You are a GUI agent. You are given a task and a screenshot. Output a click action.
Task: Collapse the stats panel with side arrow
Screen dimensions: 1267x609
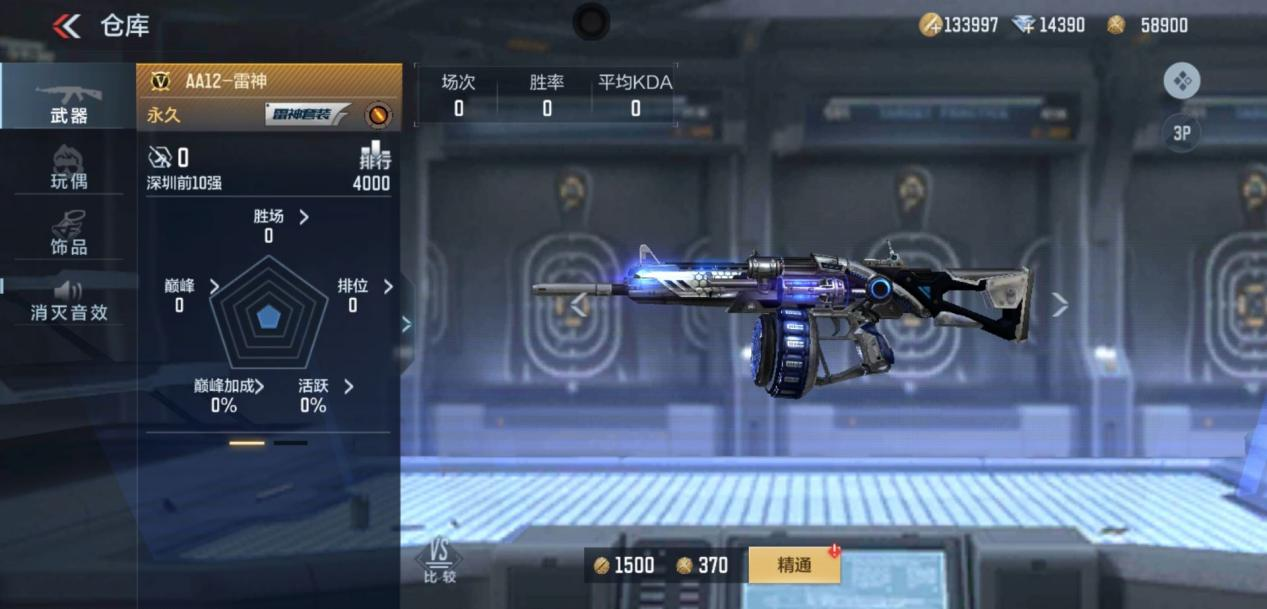[406, 323]
